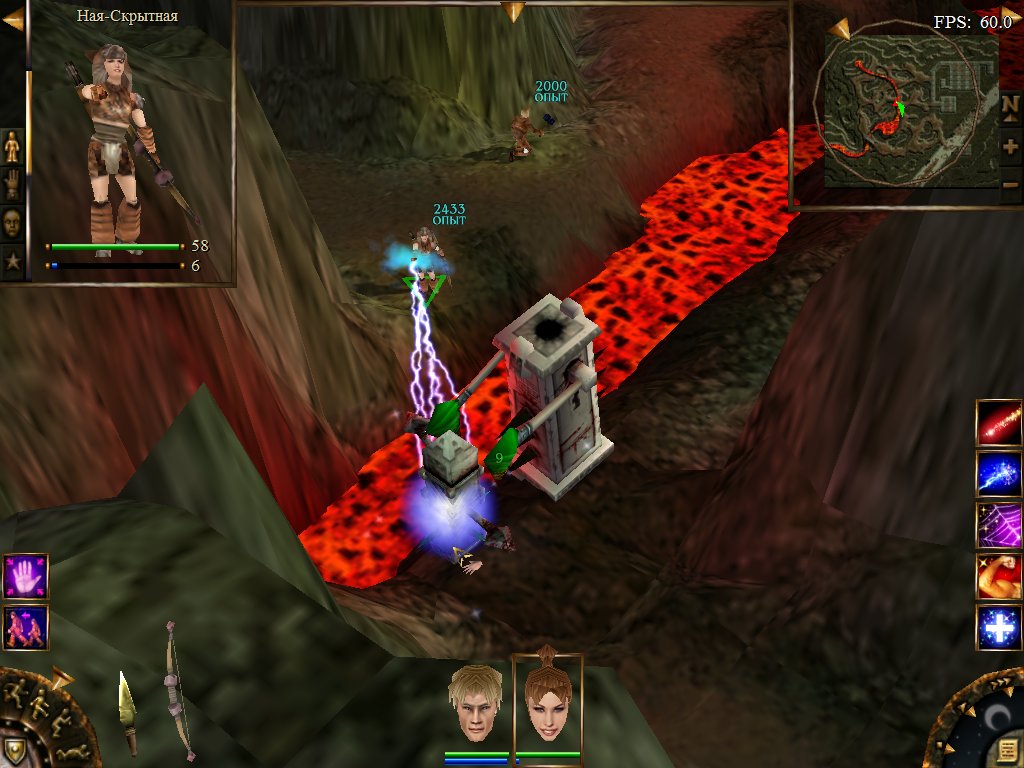The image size is (1024, 768).
Task: Open the journal scroll button
Action: (1005, 750)
